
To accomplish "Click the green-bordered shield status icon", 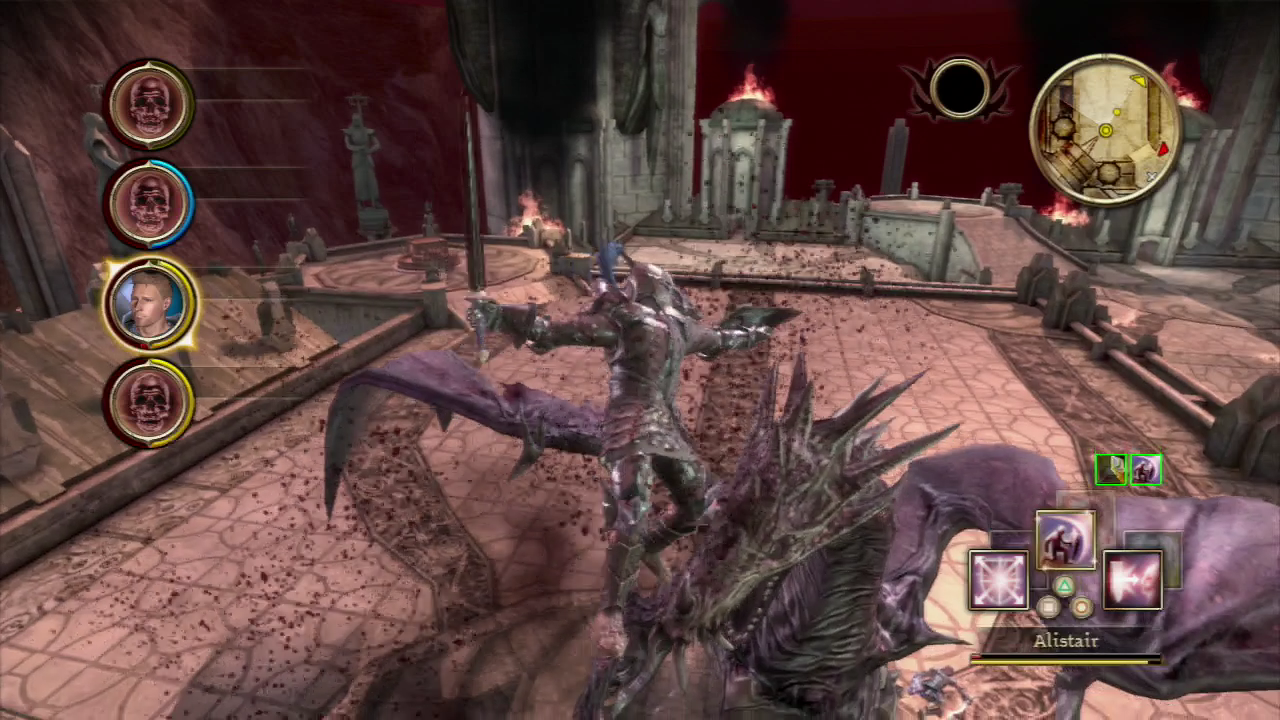I will pos(1111,469).
